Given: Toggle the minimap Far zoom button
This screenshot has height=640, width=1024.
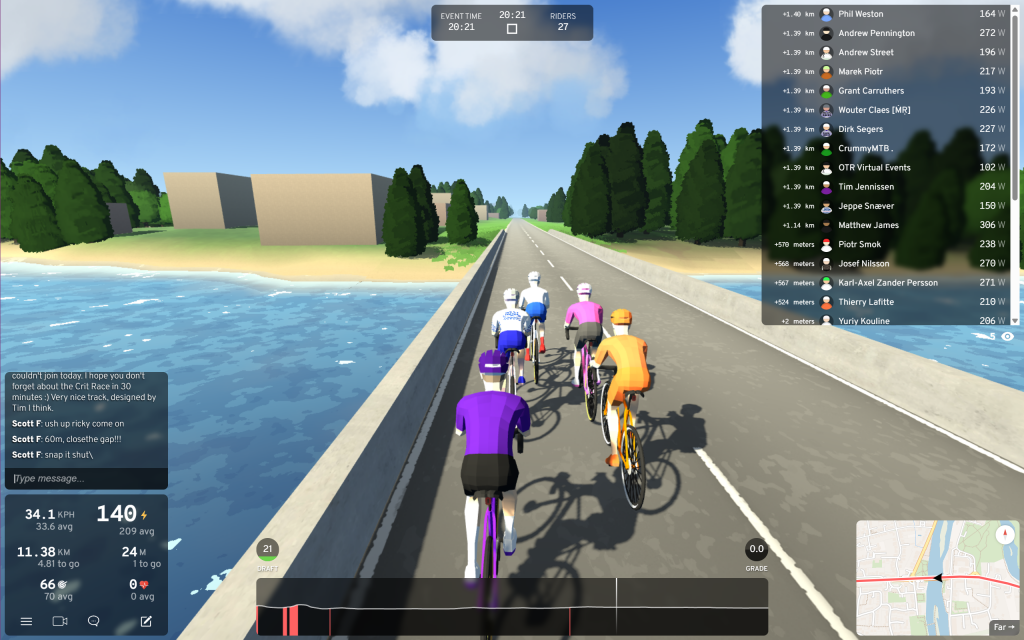Looking at the screenshot, I should 1001,628.
